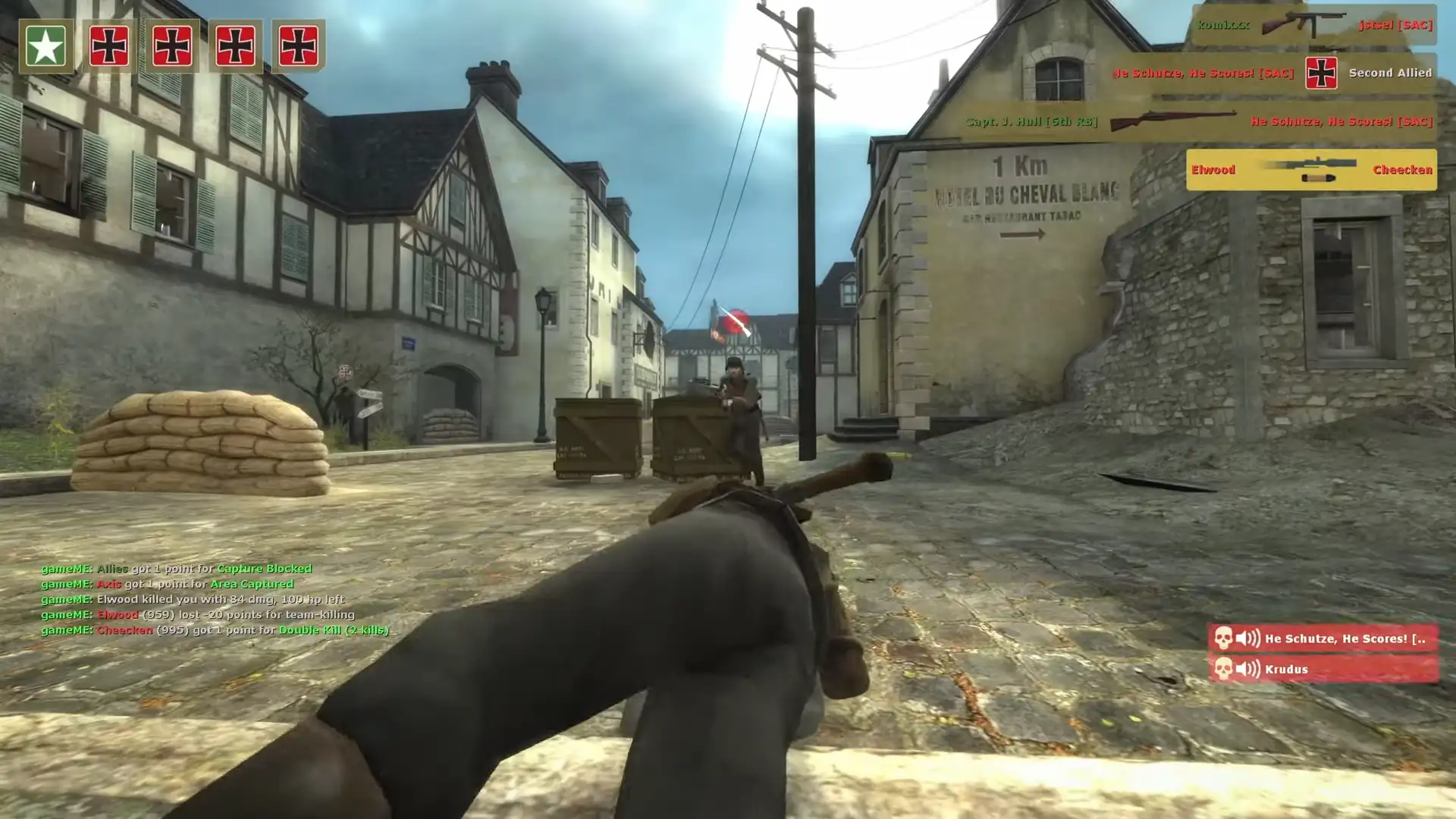Click the Allied star capture point icon
1456x819 pixels.
tap(45, 46)
